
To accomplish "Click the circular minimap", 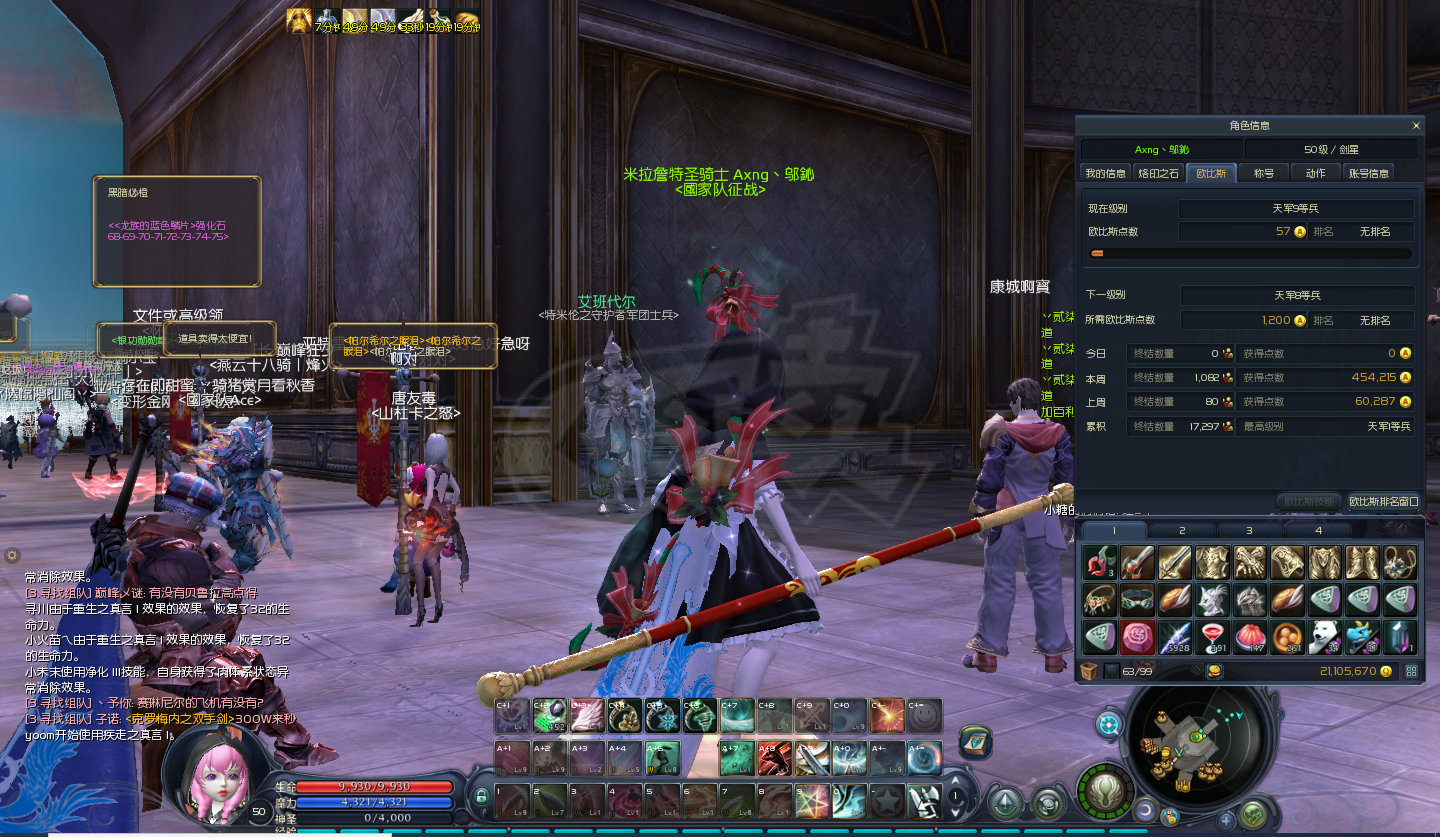I will [1194, 741].
